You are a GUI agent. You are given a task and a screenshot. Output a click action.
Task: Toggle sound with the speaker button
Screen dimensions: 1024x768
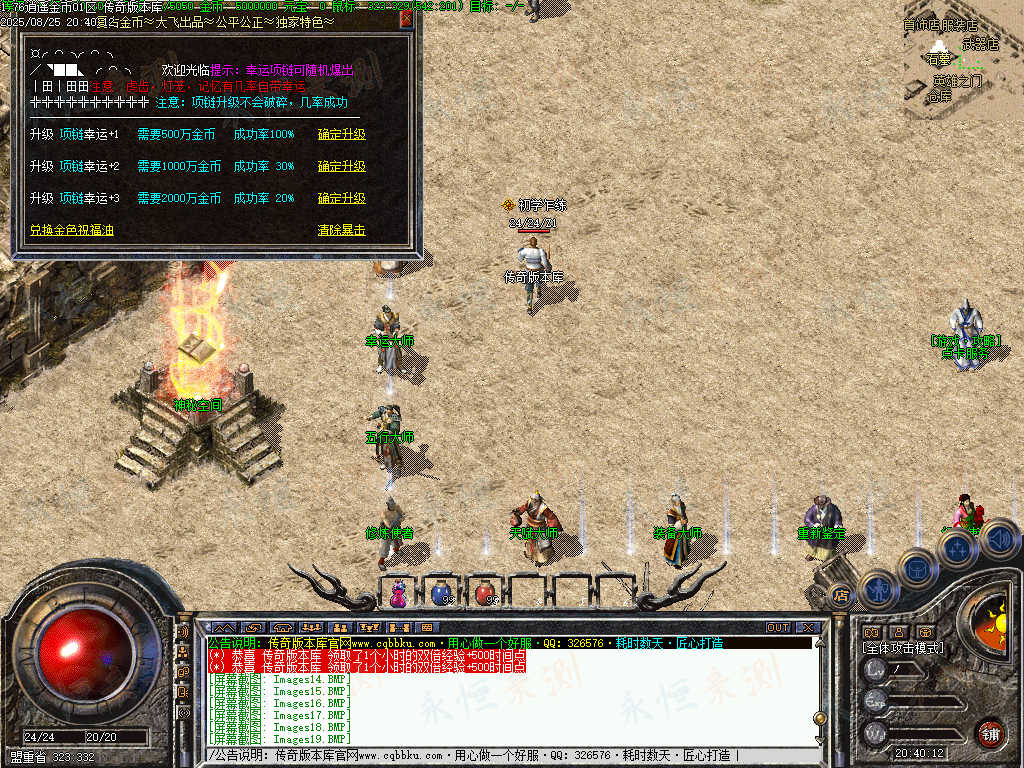(998, 541)
